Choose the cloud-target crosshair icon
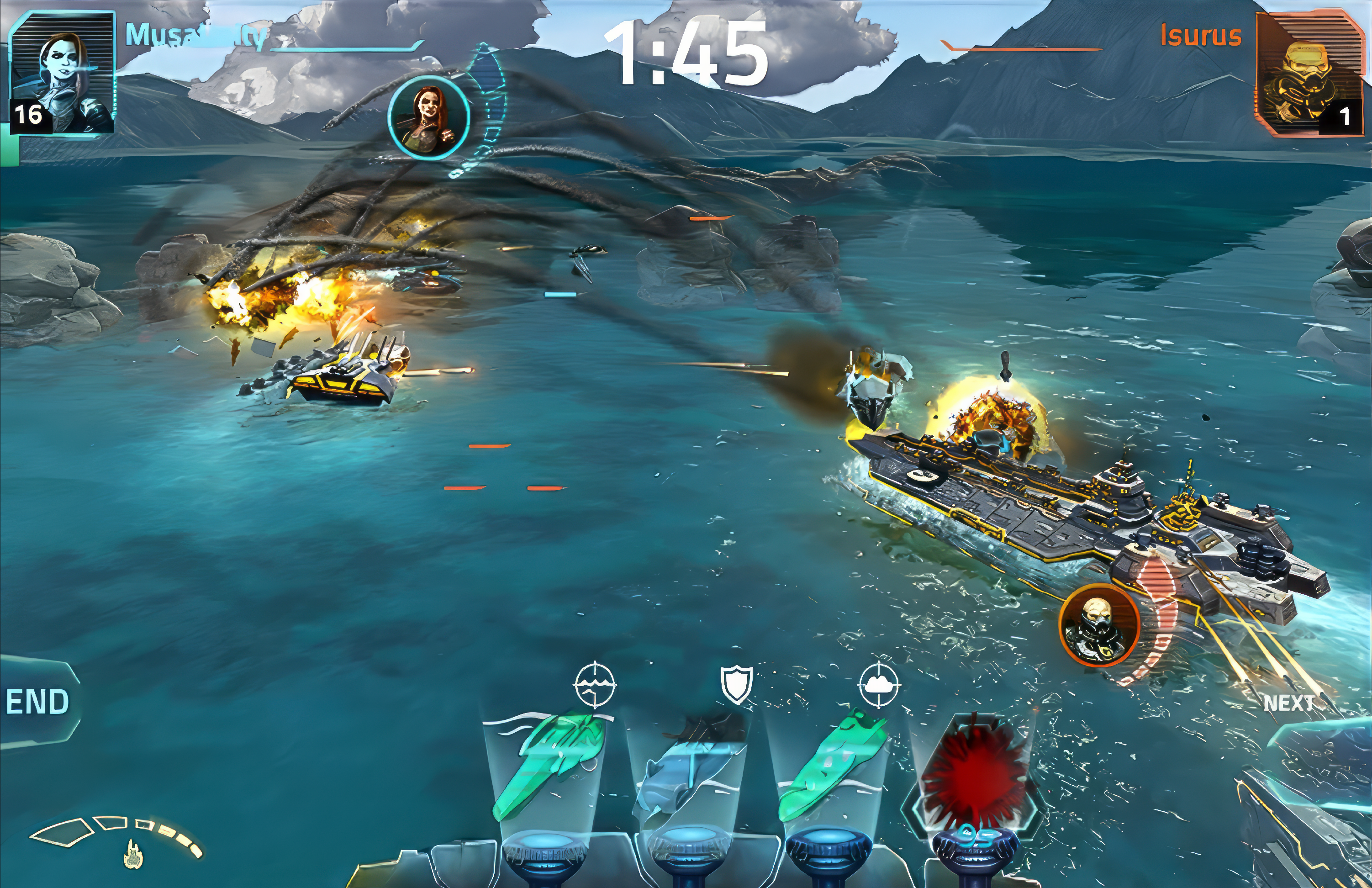The image size is (1372, 888). 879,685
